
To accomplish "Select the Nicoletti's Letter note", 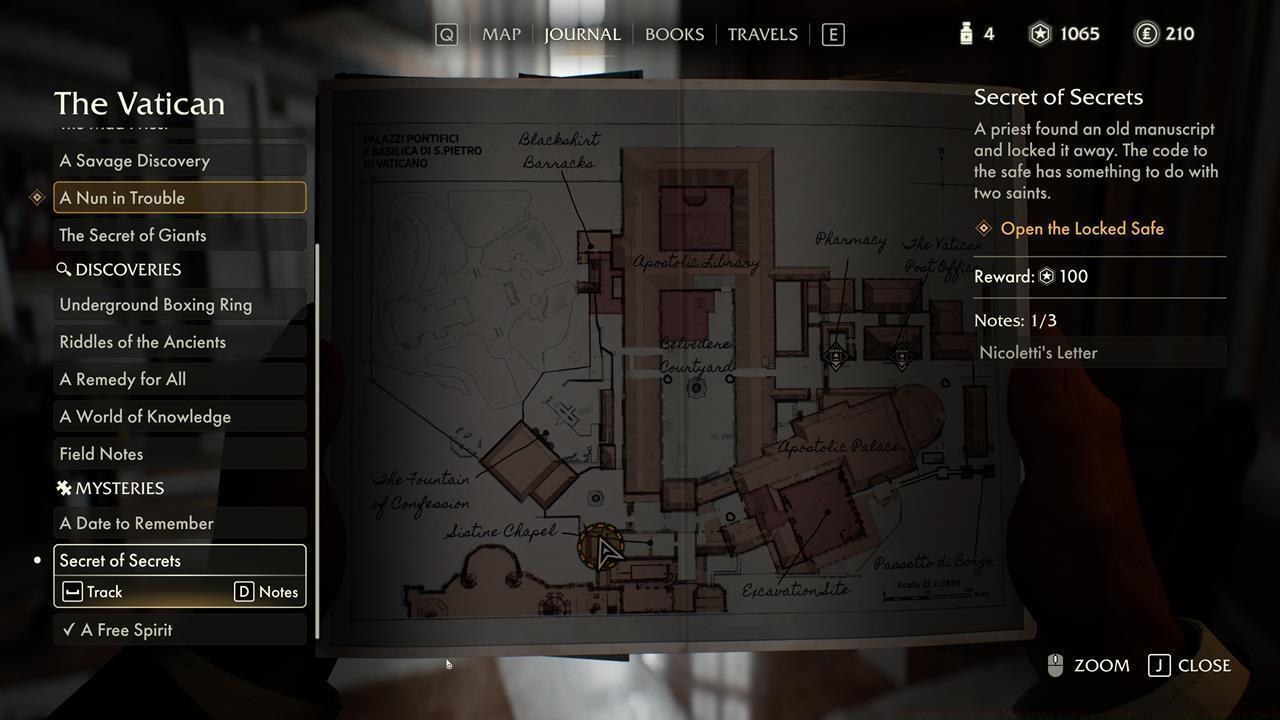I will (x=1038, y=352).
